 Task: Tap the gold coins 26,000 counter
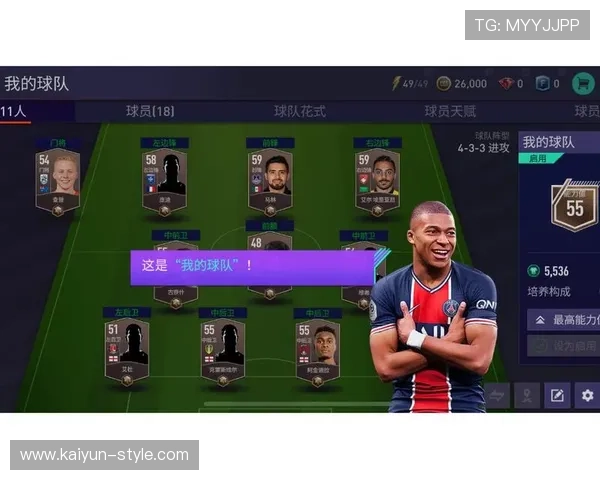[x=463, y=84]
